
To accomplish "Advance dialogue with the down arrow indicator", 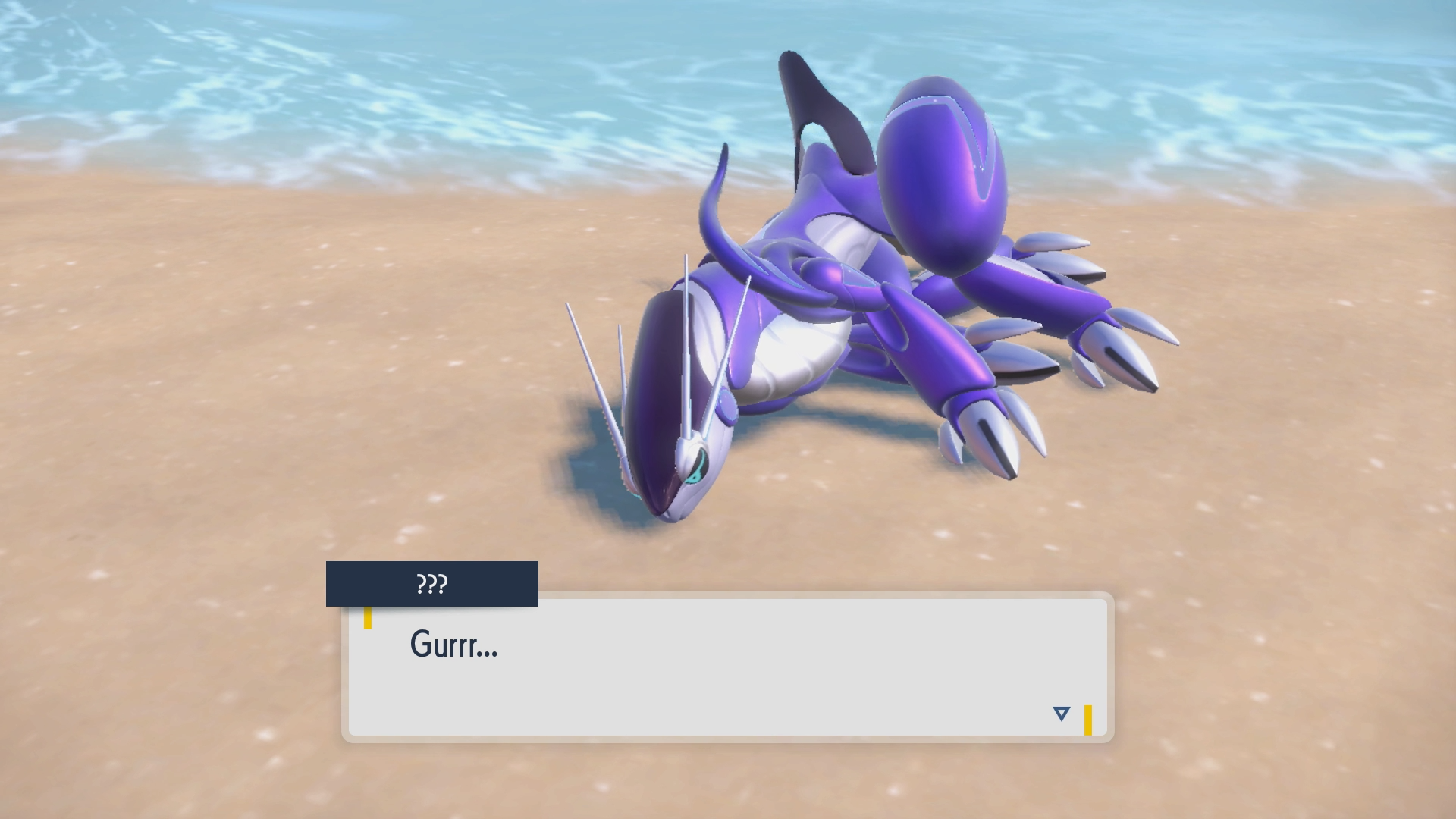I will [x=1061, y=714].
